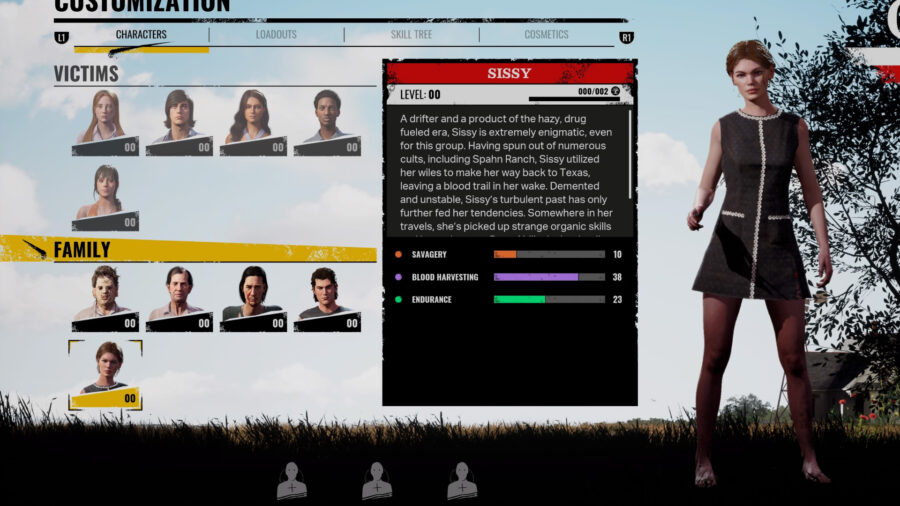This screenshot has width=900, height=506.
Task: Choose the Leatherface family portrait
Action: click(x=105, y=298)
